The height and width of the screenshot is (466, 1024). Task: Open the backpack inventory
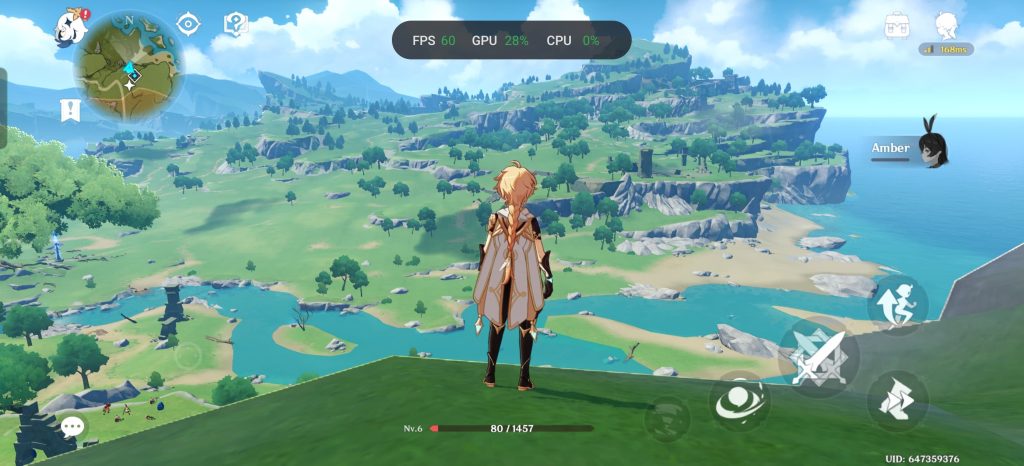click(897, 26)
